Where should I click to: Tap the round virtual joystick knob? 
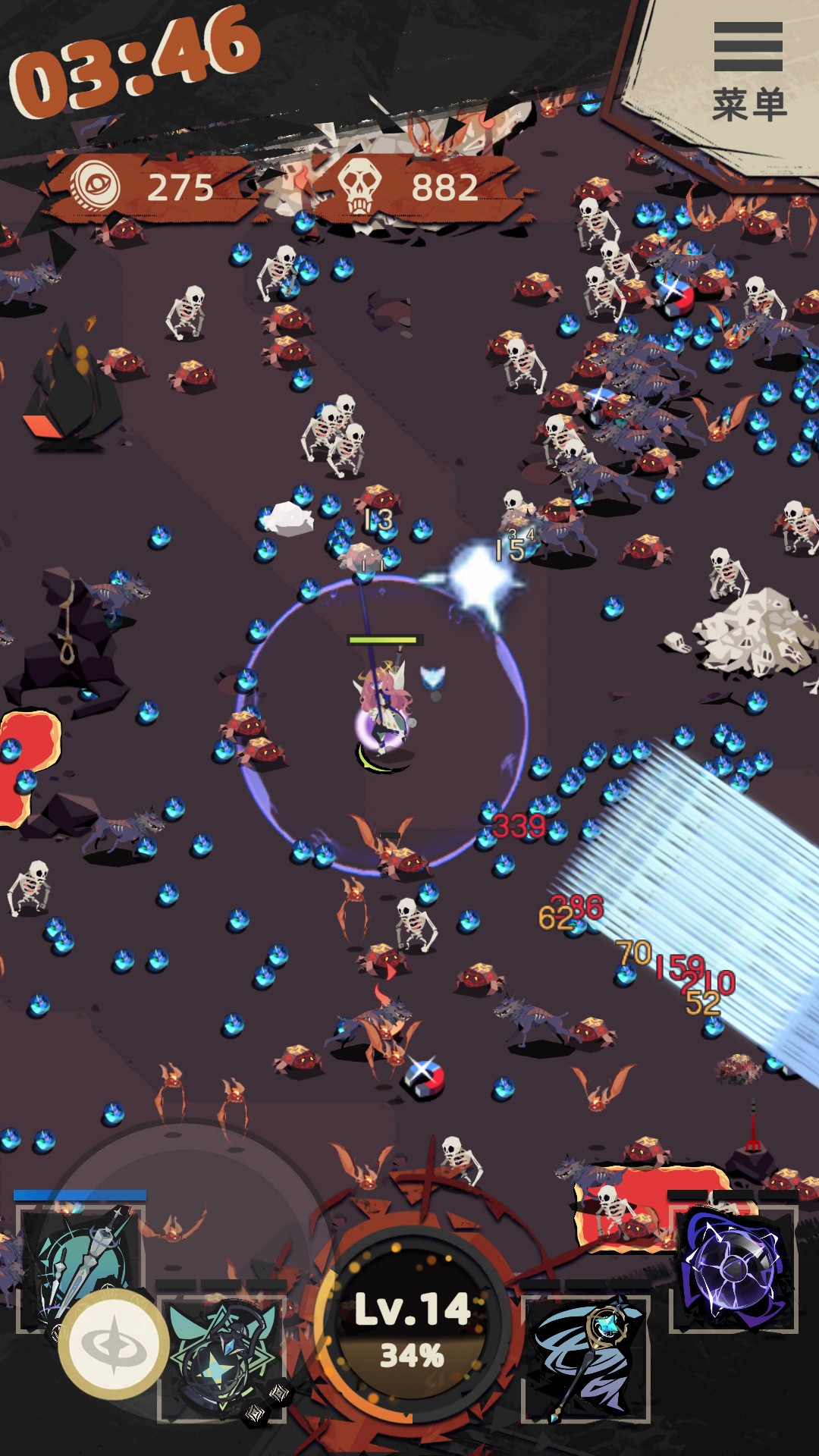click(114, 1344)
